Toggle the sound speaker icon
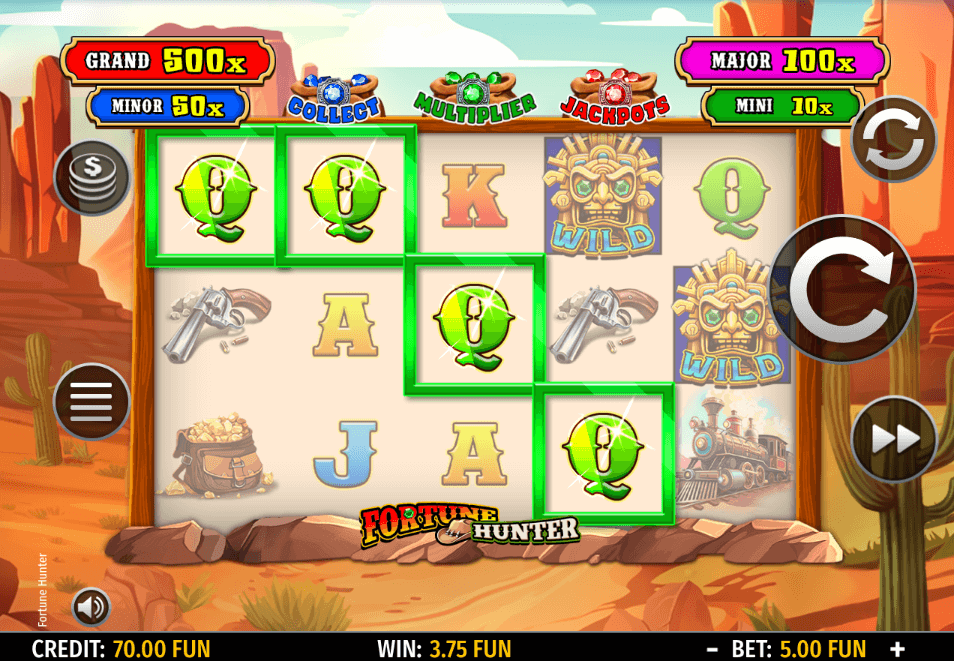 (91, 606)
